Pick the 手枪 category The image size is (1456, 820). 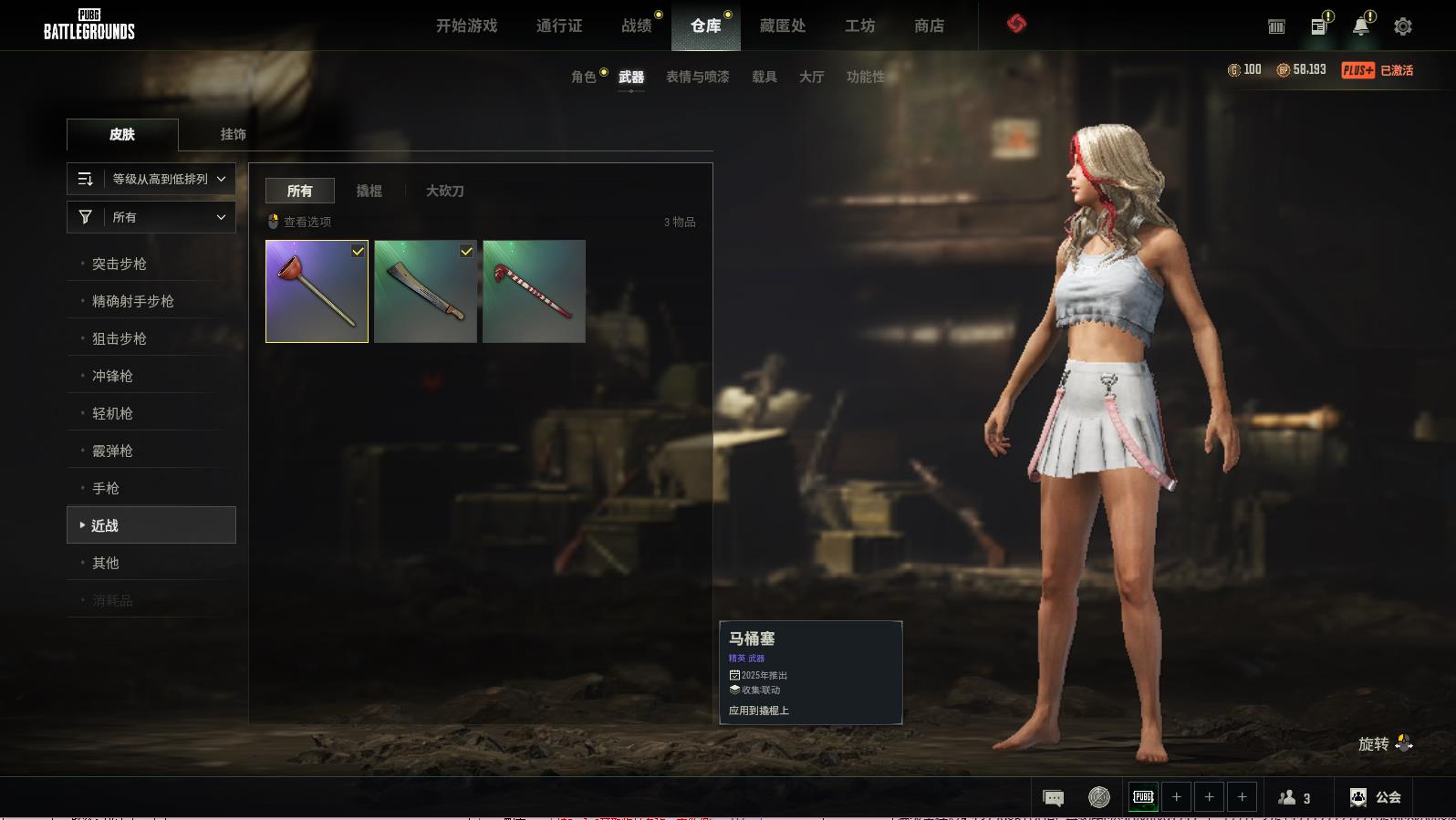pyautogui.click(x=106, y=488)
